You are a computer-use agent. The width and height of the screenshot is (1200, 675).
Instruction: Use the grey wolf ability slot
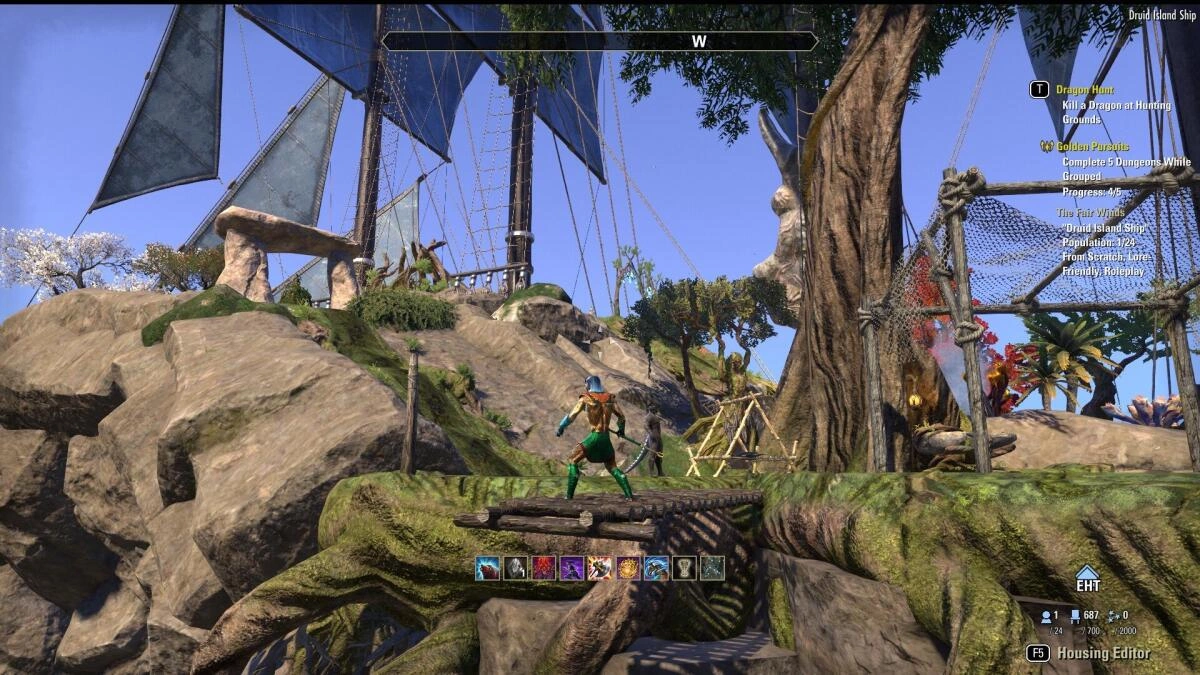pyautogui.click(x=515, y=568)
